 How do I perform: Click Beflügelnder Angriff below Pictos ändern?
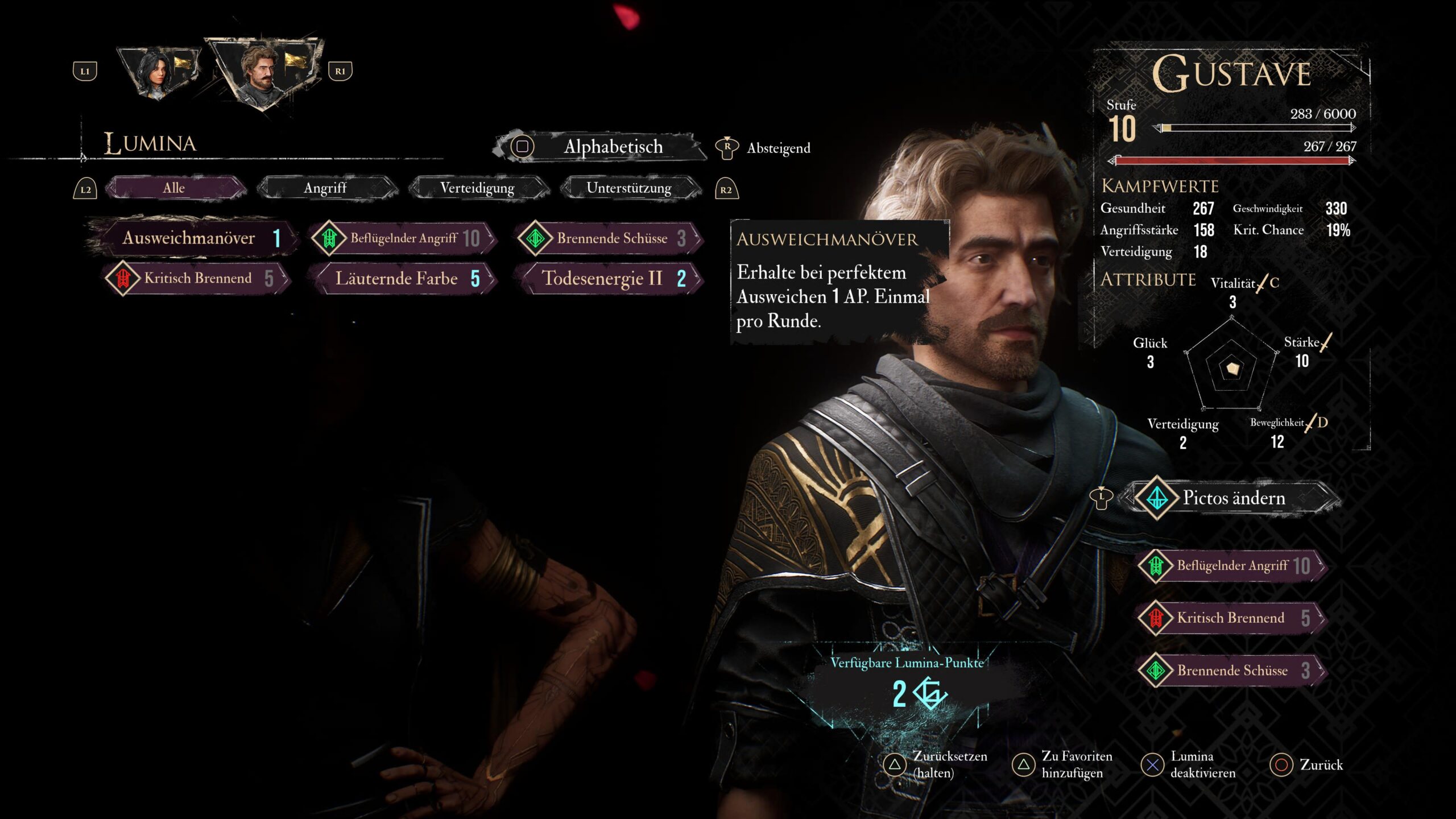pos(1232,566)
